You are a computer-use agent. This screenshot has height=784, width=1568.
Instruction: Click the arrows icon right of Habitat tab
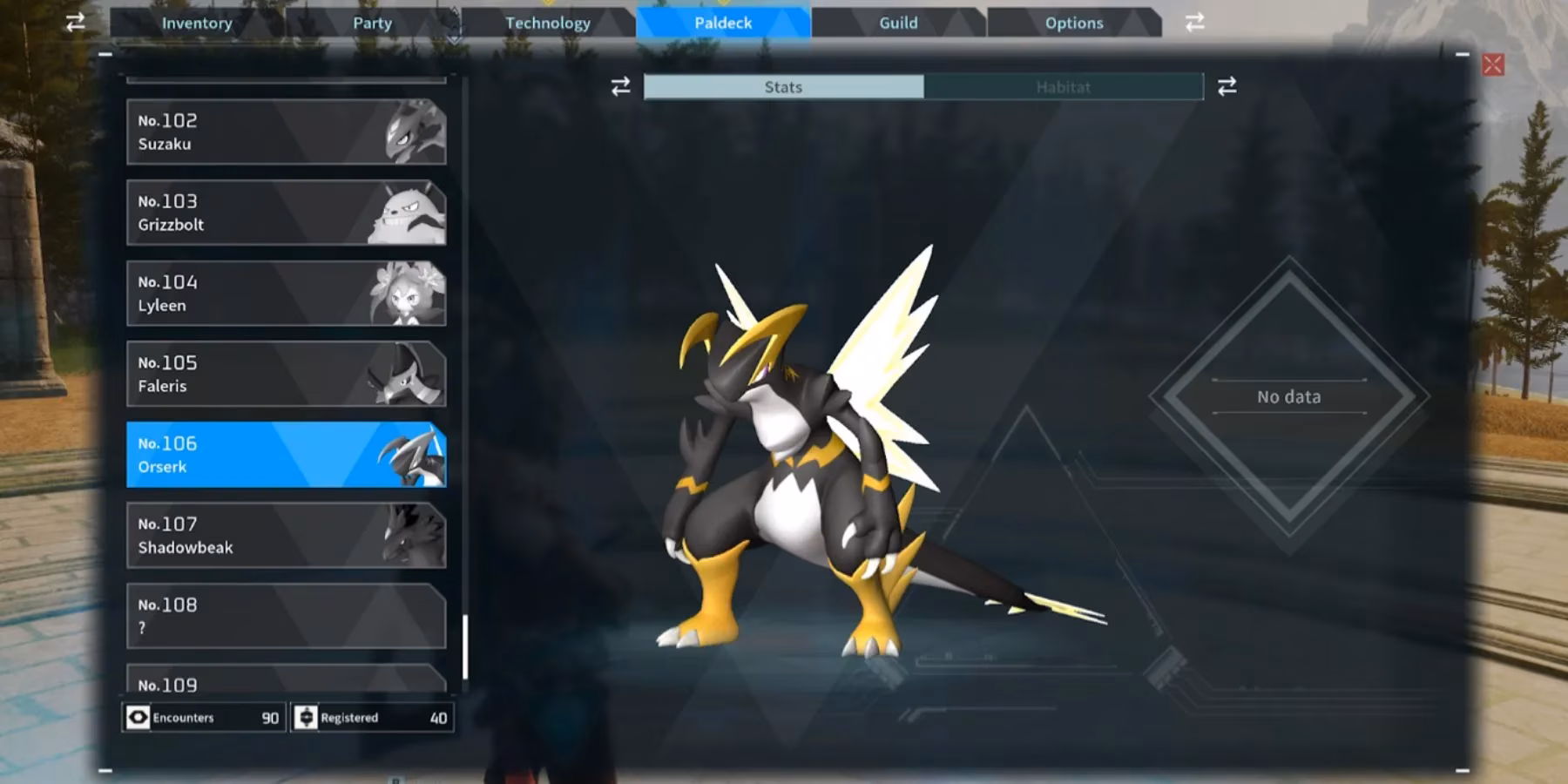click(x=1226, y=86)
